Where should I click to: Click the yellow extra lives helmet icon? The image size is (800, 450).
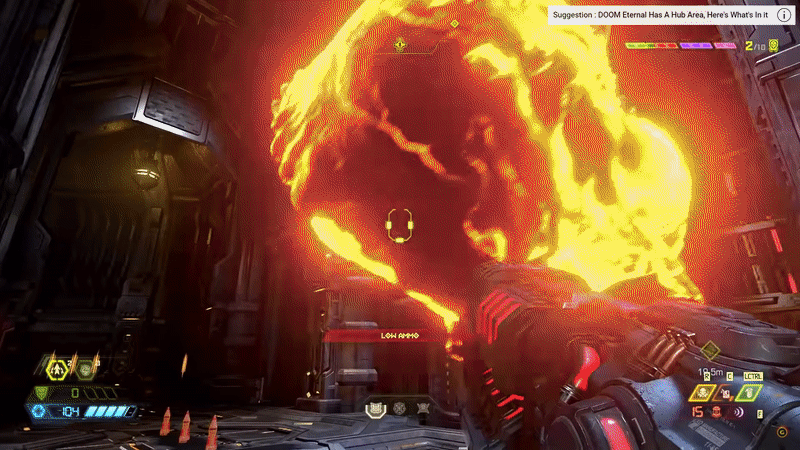[772, 45]
